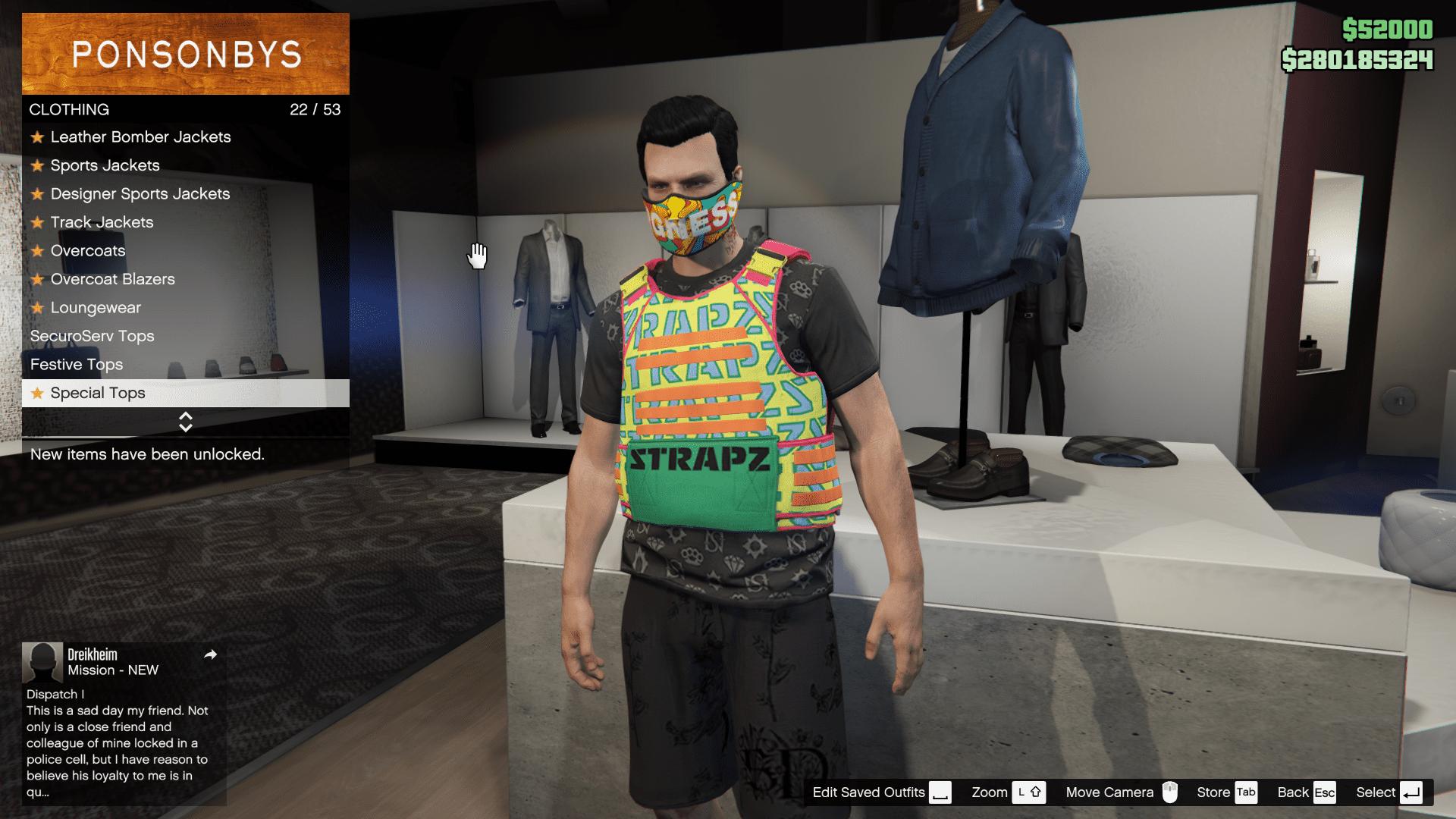Open the SecuroServ Tops category
The width and height of the screenshot is (1456, 819).
[x=93, y=336]
